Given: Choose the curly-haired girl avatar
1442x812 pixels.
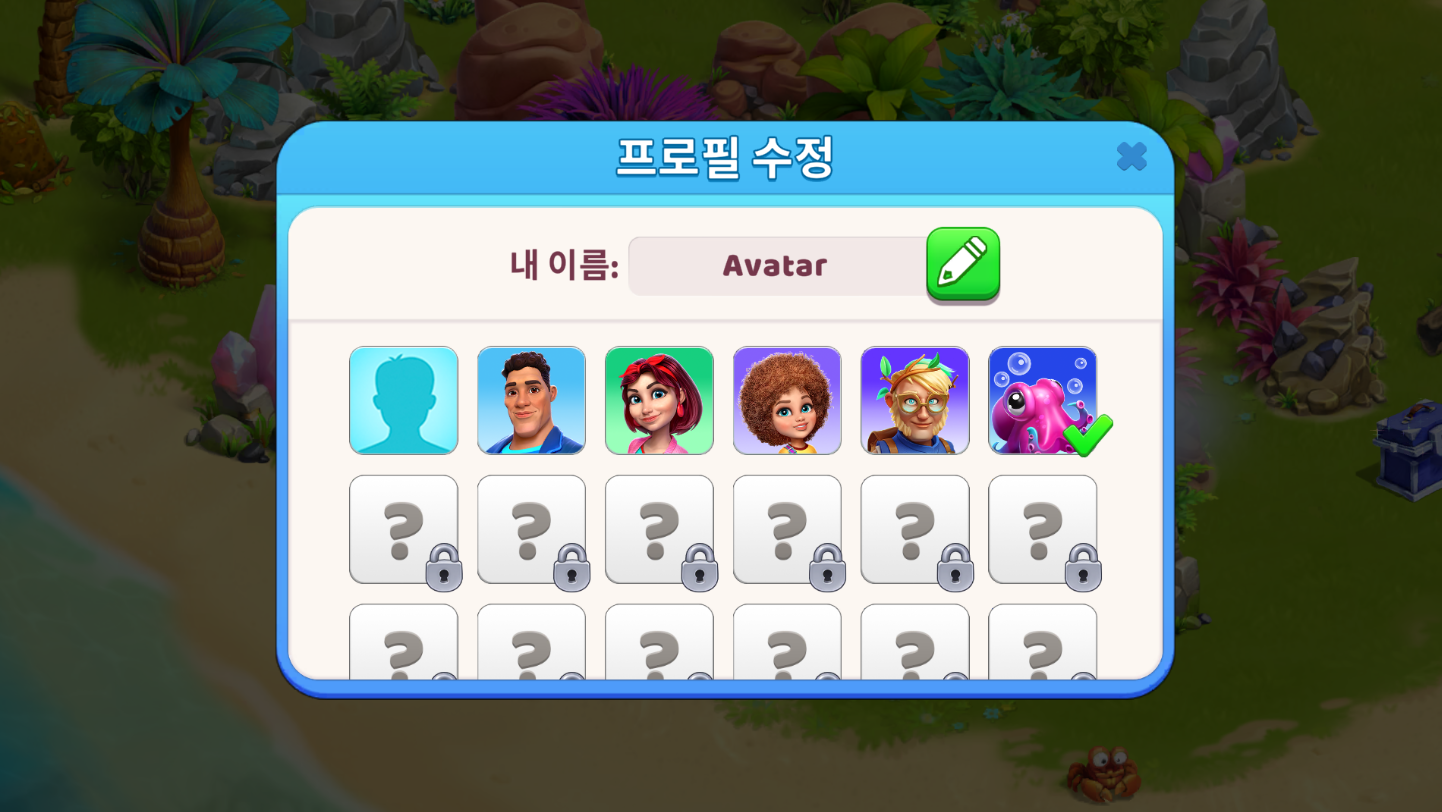Looking at the screenshot, I should pyautogui.click(x=787, y=400).
